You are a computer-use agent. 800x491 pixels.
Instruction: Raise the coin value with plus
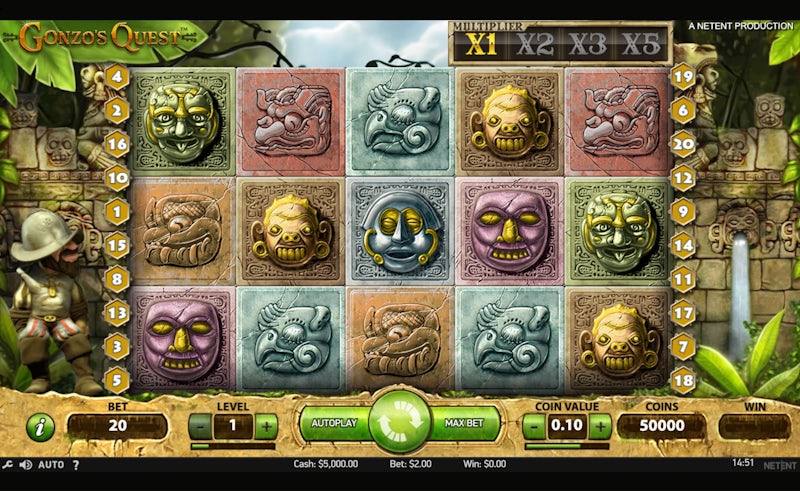[600, 426]
